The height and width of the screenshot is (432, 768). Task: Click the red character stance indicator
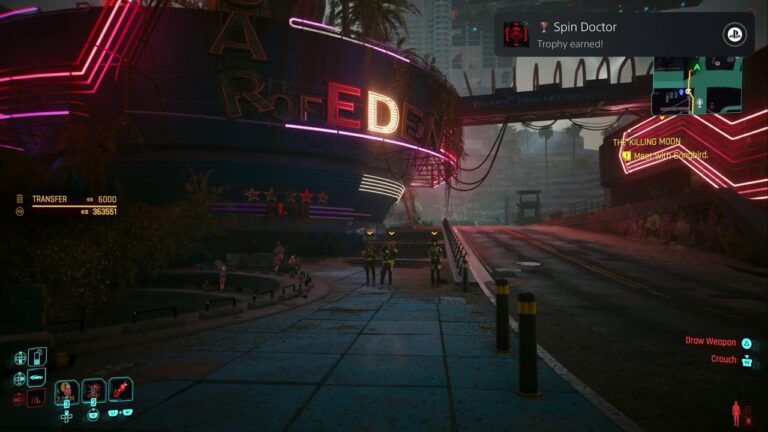pyautogui.click(x=738, y=412)
